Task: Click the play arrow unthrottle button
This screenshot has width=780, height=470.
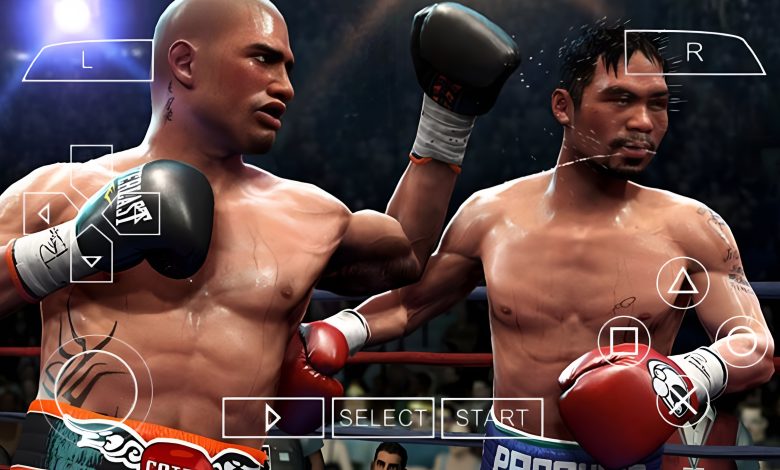Action: pyautogui.click(x=273, y=418)
